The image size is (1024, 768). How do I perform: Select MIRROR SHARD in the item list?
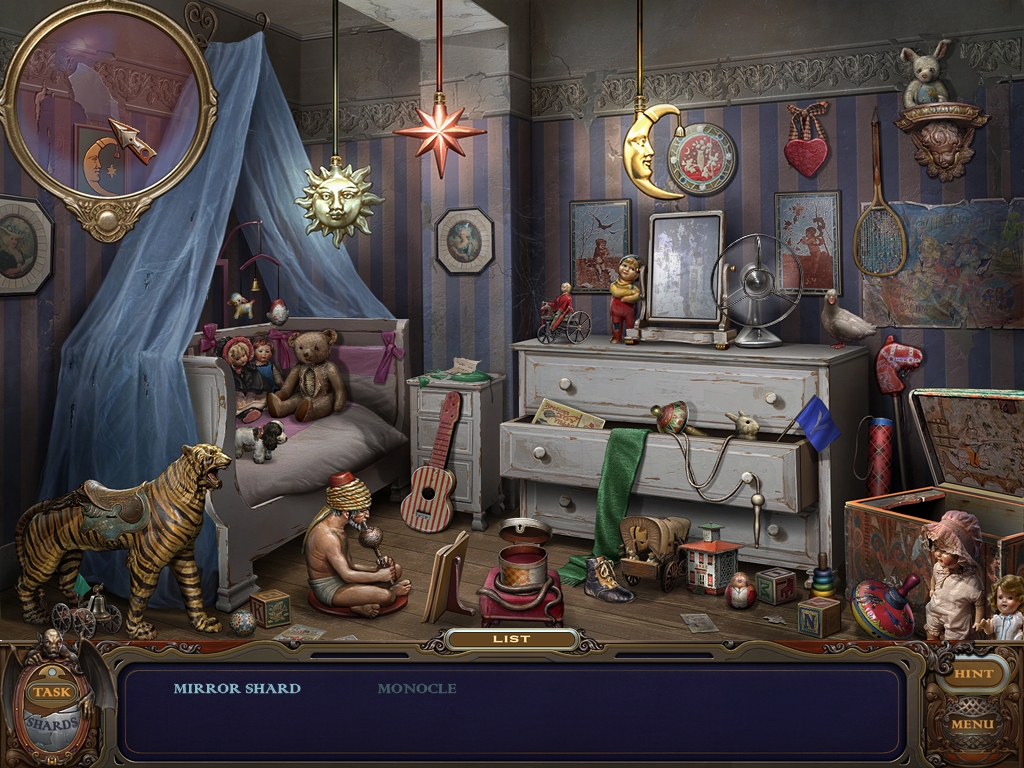pos(237,688)
